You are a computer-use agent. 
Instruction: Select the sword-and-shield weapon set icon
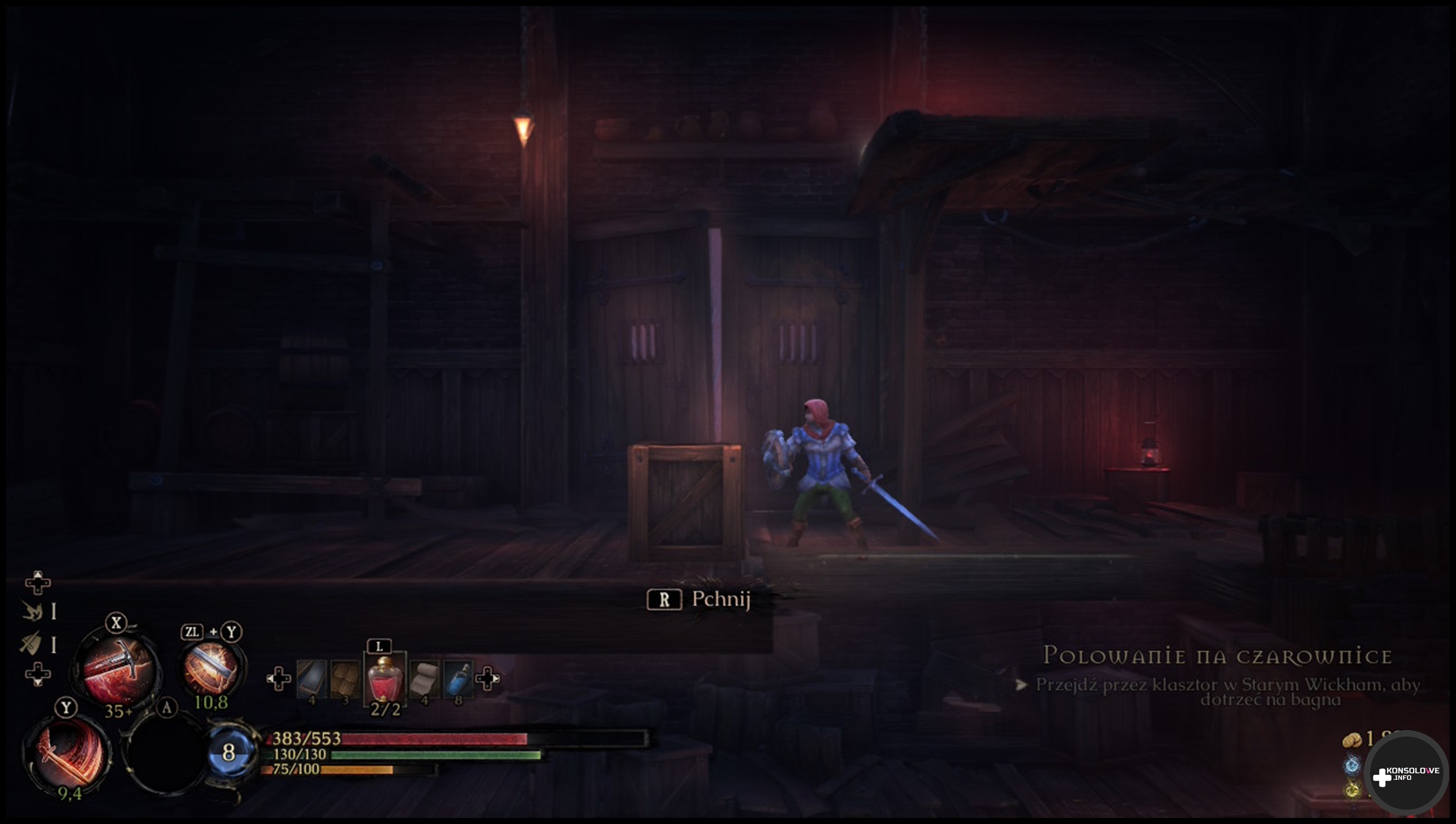click(x=31, y=644)
